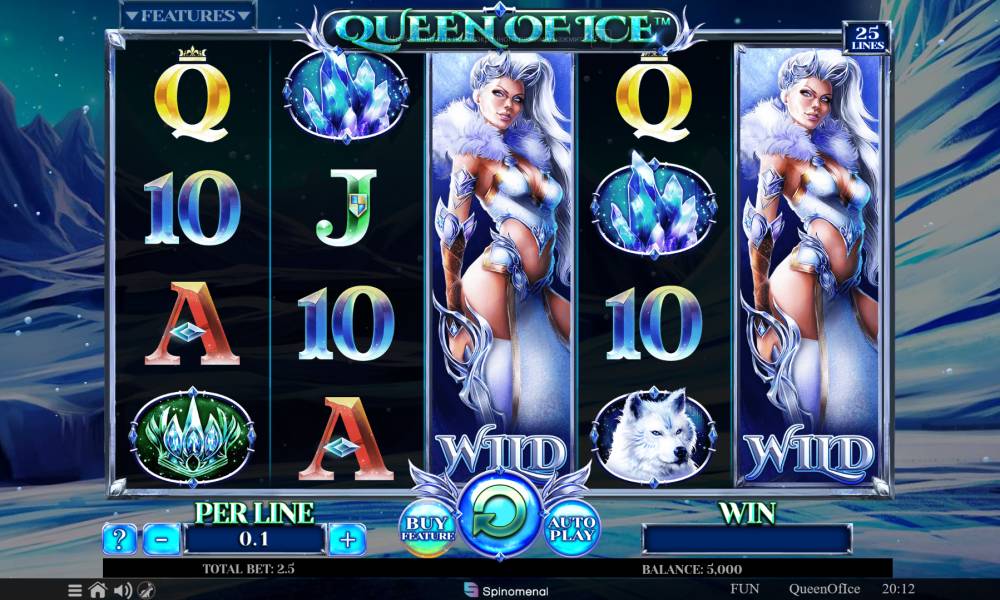Click the Spinomenal logo link
This screenshot has height=600, width=1000.
pyautogui.click(x=499, y=590)
